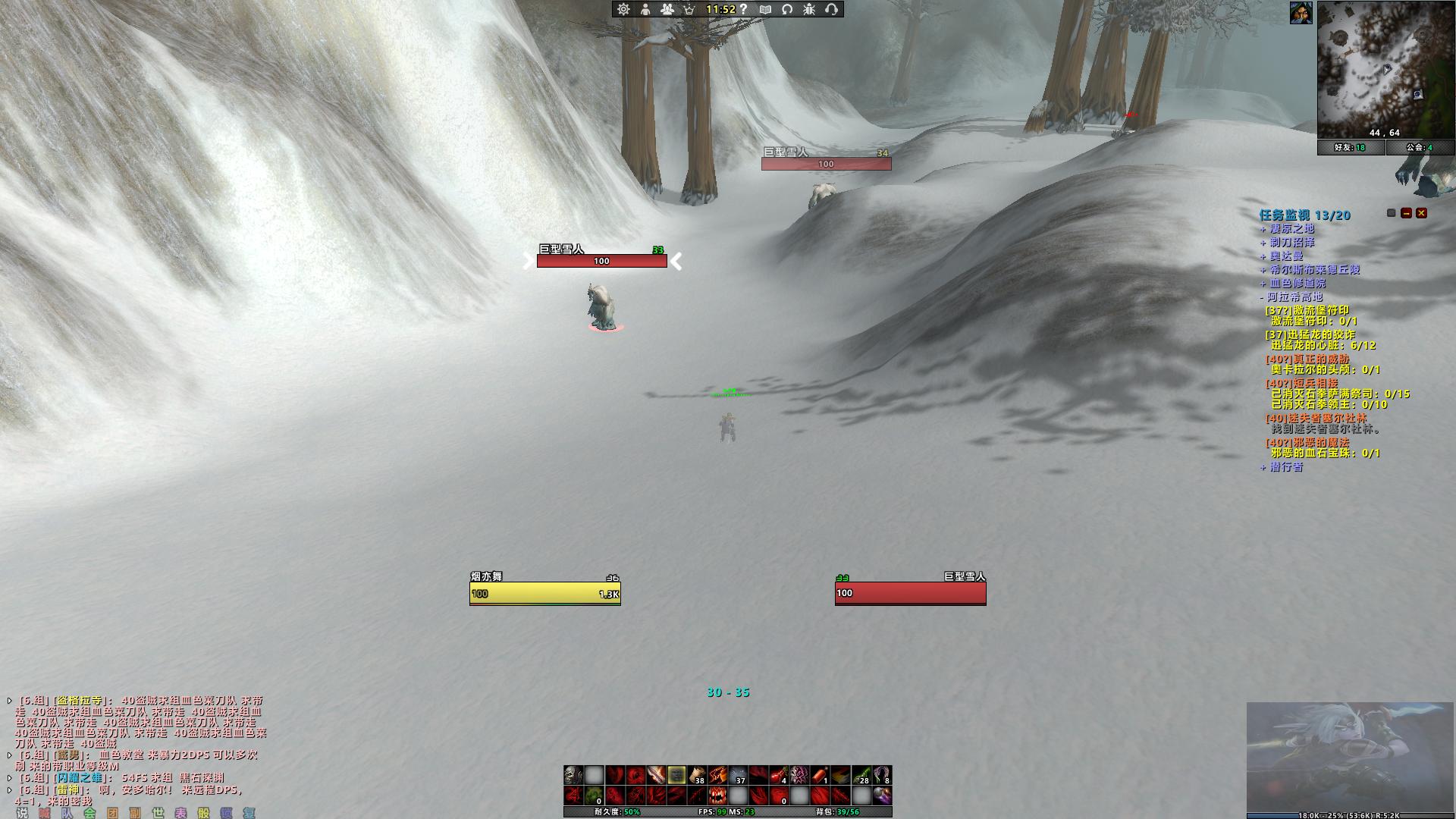Open the group icon showing three people
The image size is (1456, 819).
point(667,9)
